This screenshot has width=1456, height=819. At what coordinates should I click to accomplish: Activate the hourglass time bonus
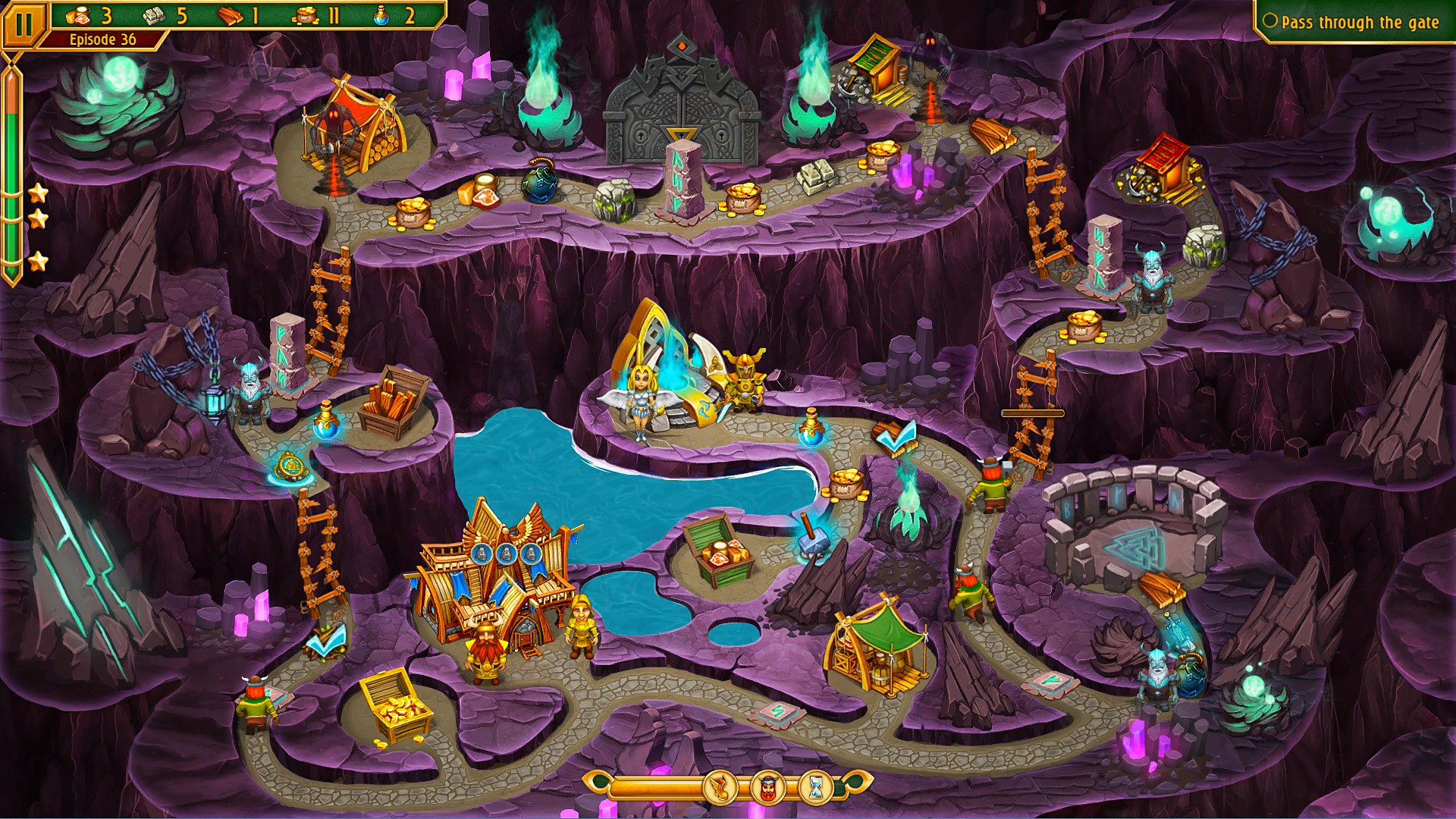[816, 789]
